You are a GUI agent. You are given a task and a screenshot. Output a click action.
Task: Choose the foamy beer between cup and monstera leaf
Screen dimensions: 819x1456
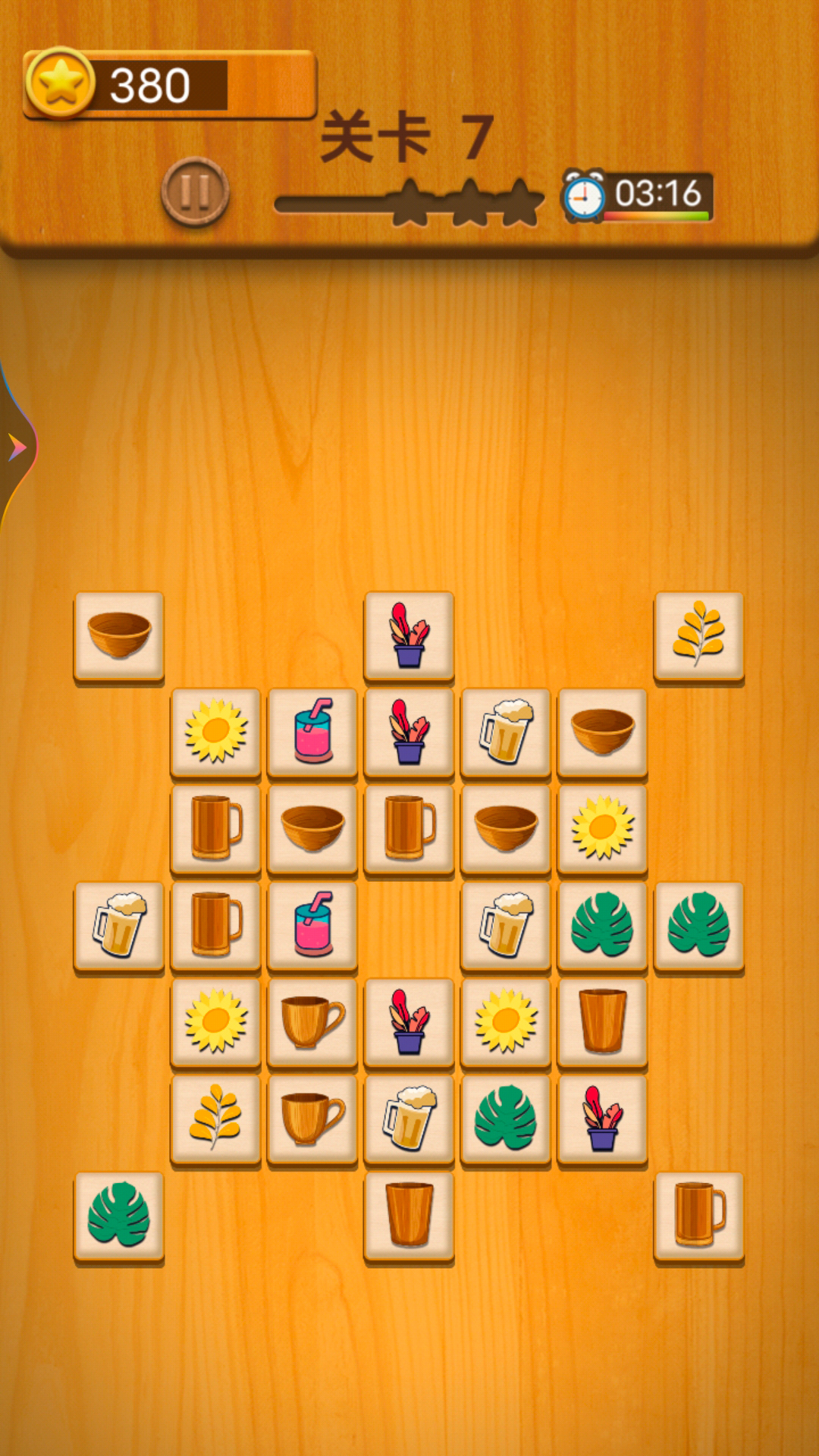click(409, 1118)
